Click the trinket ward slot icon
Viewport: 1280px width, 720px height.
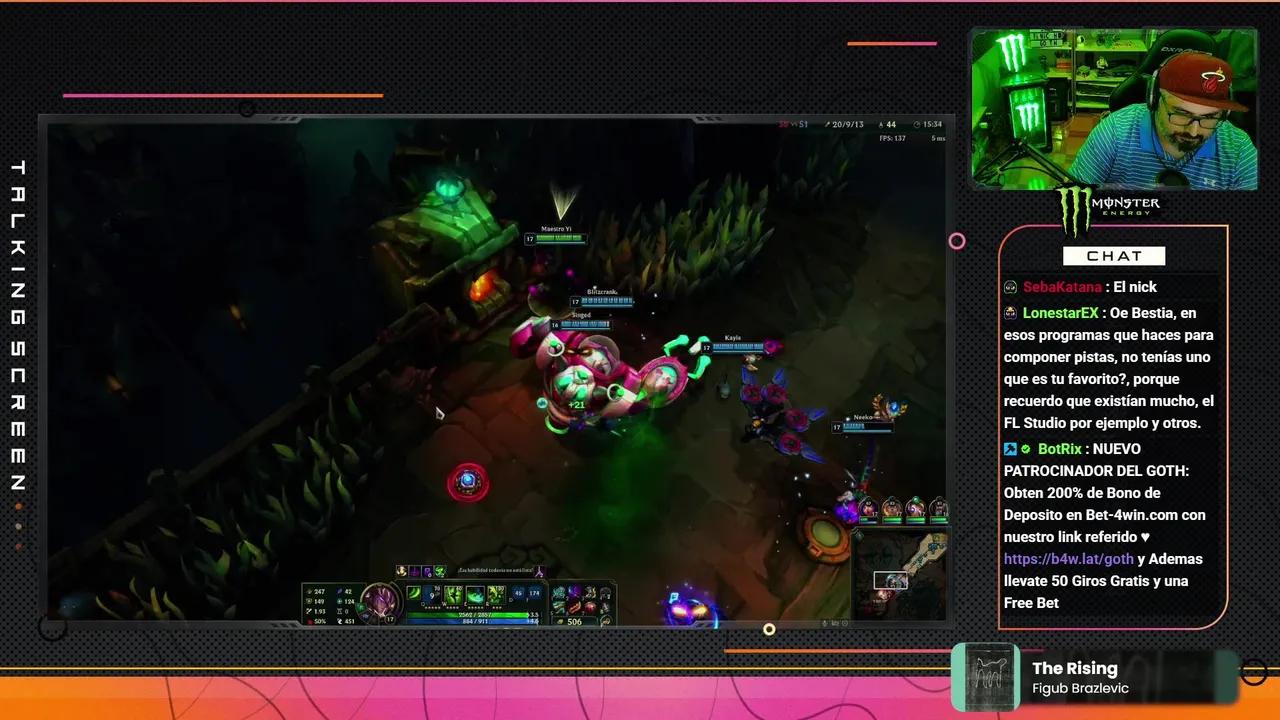click(x=606, y=620)
